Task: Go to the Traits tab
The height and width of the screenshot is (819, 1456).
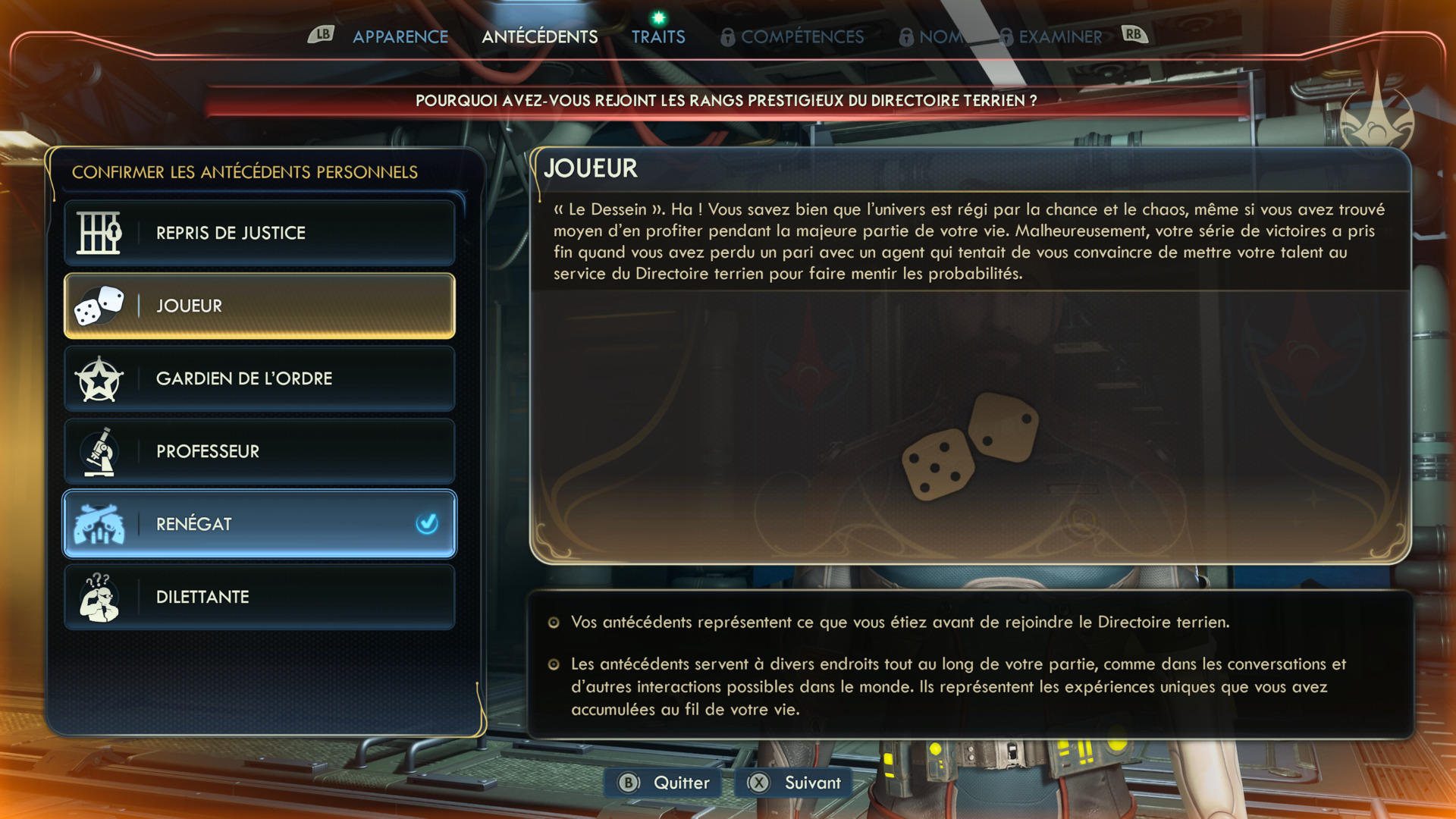Action: tap(658, 36)
